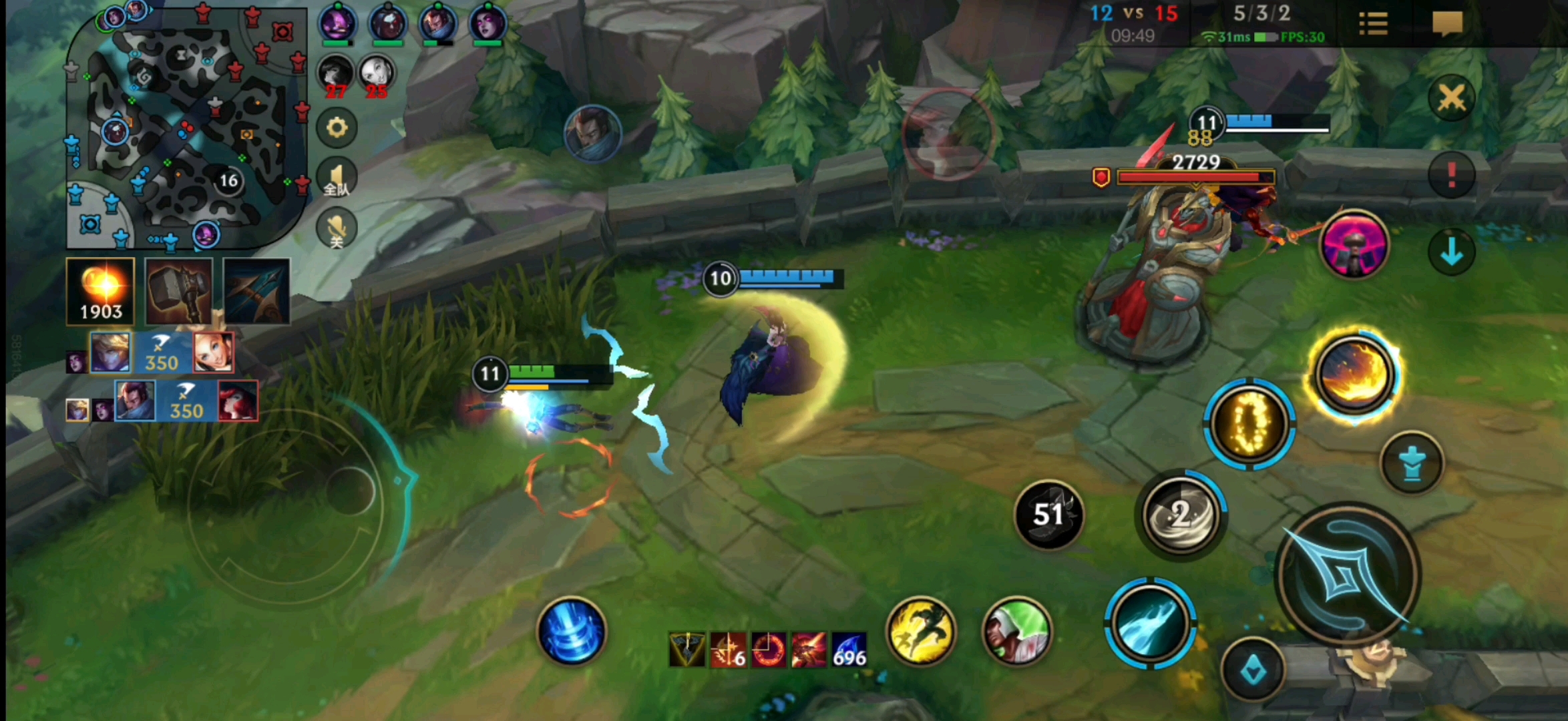Cast the blue wind slash ability
1568x721 pixels.
tap(1150, 623)
